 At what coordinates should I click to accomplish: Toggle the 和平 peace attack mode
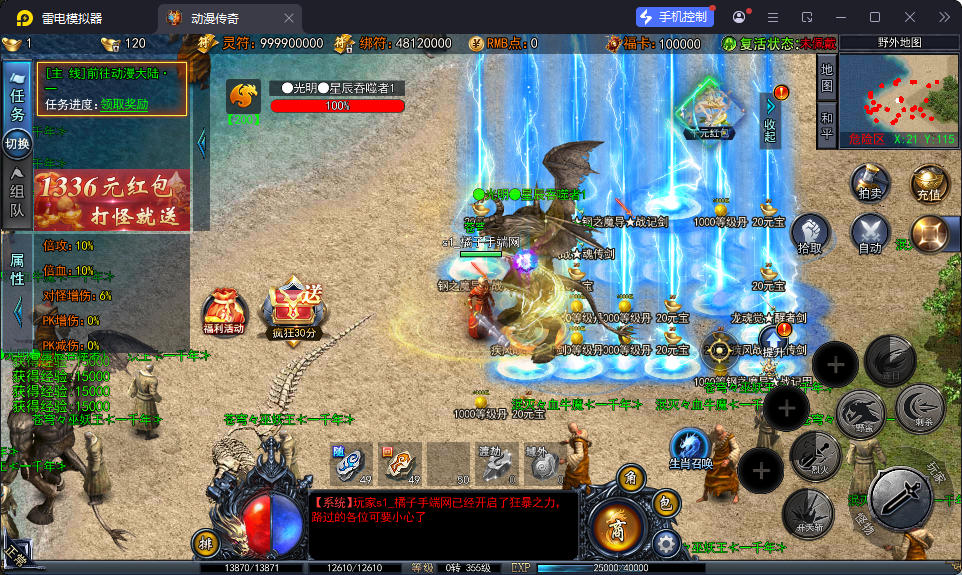[x=826, y=127]
